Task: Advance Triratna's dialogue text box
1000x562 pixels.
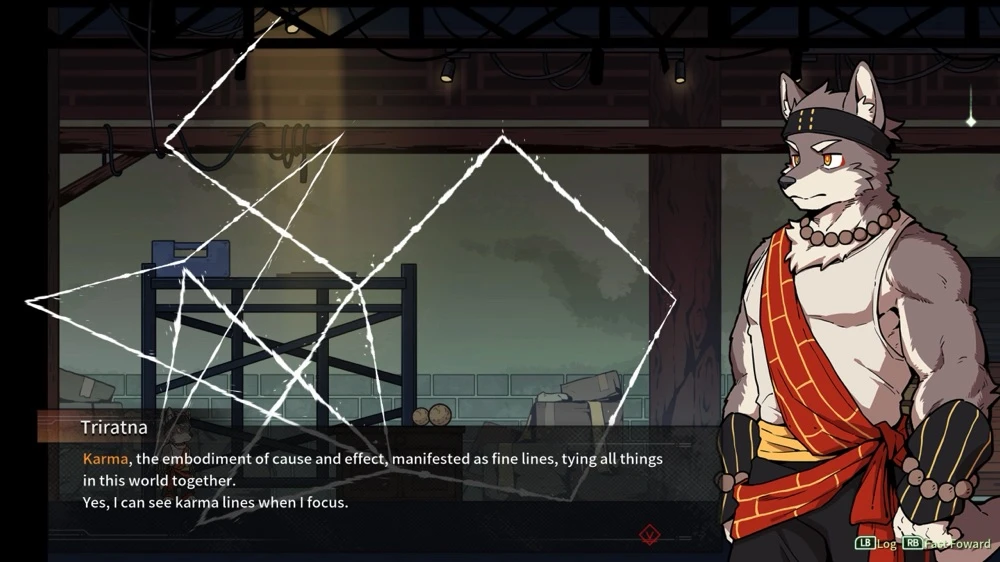Action: (380, 480)
